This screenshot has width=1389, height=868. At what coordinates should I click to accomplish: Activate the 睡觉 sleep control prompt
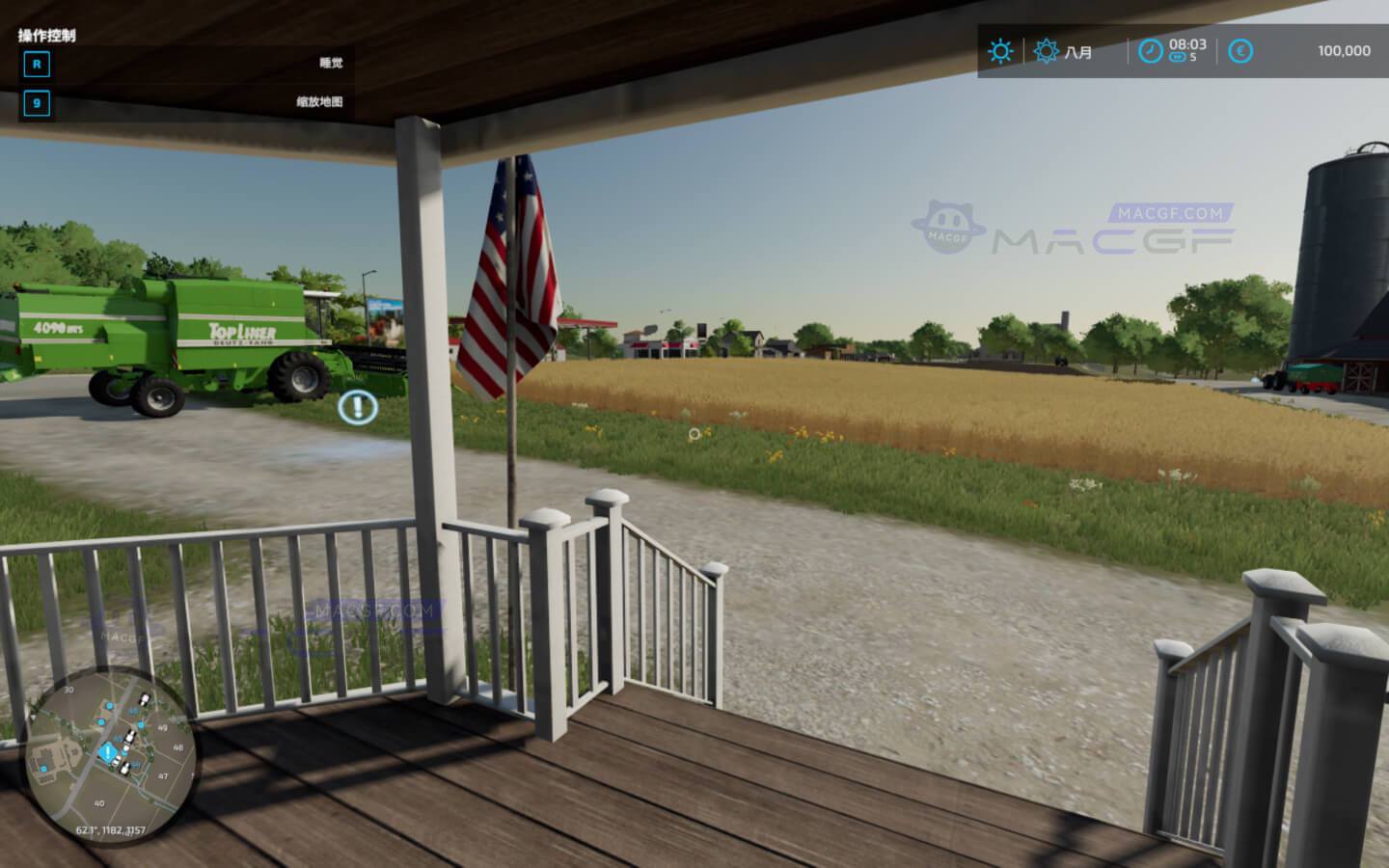tap(37, 65)
